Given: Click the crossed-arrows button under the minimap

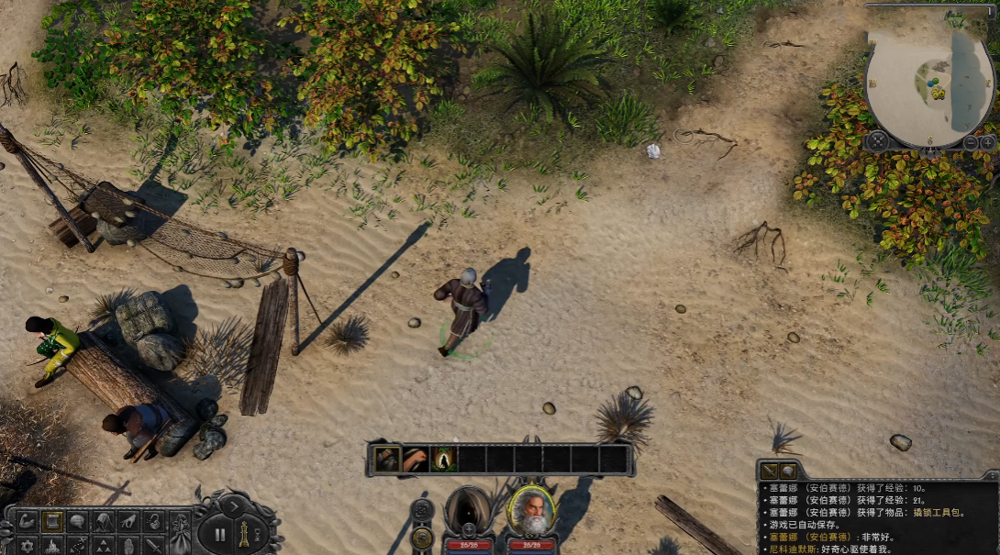Looking at the screenshot, I should point(878,142).
